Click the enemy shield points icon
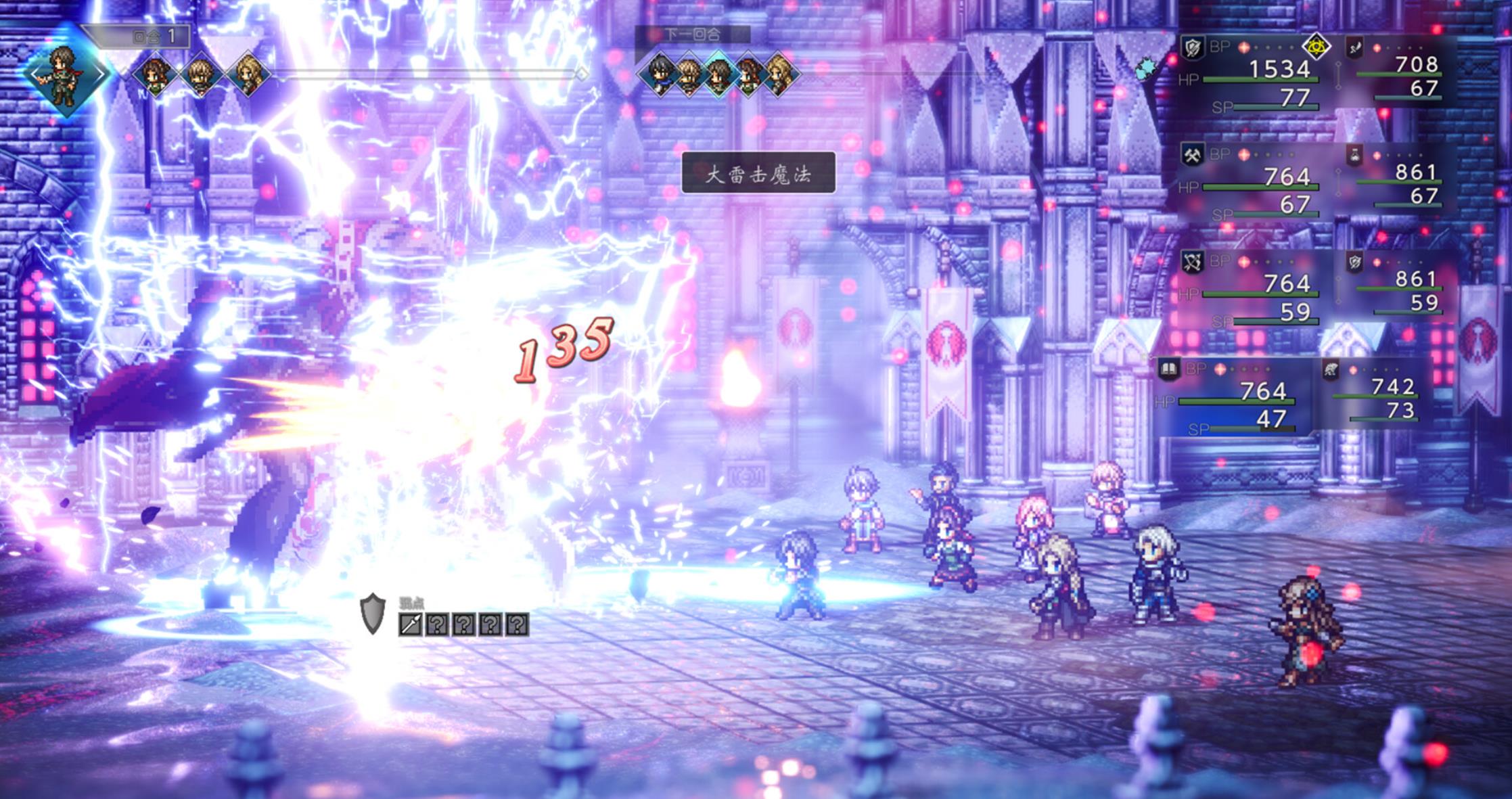The width and height of the screenshot is (1512, 799). [x=373, y=614]
